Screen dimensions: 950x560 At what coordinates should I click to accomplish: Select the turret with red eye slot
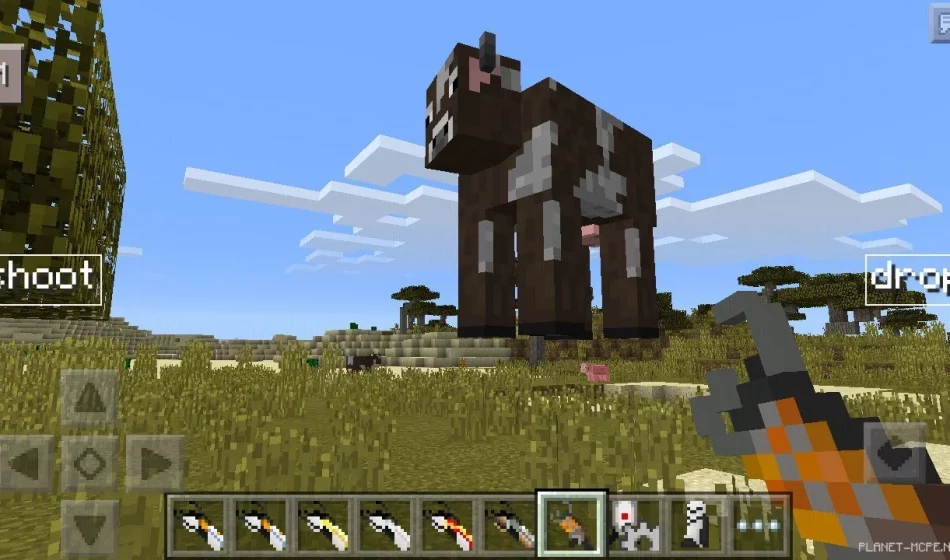(x=635, y=524)
